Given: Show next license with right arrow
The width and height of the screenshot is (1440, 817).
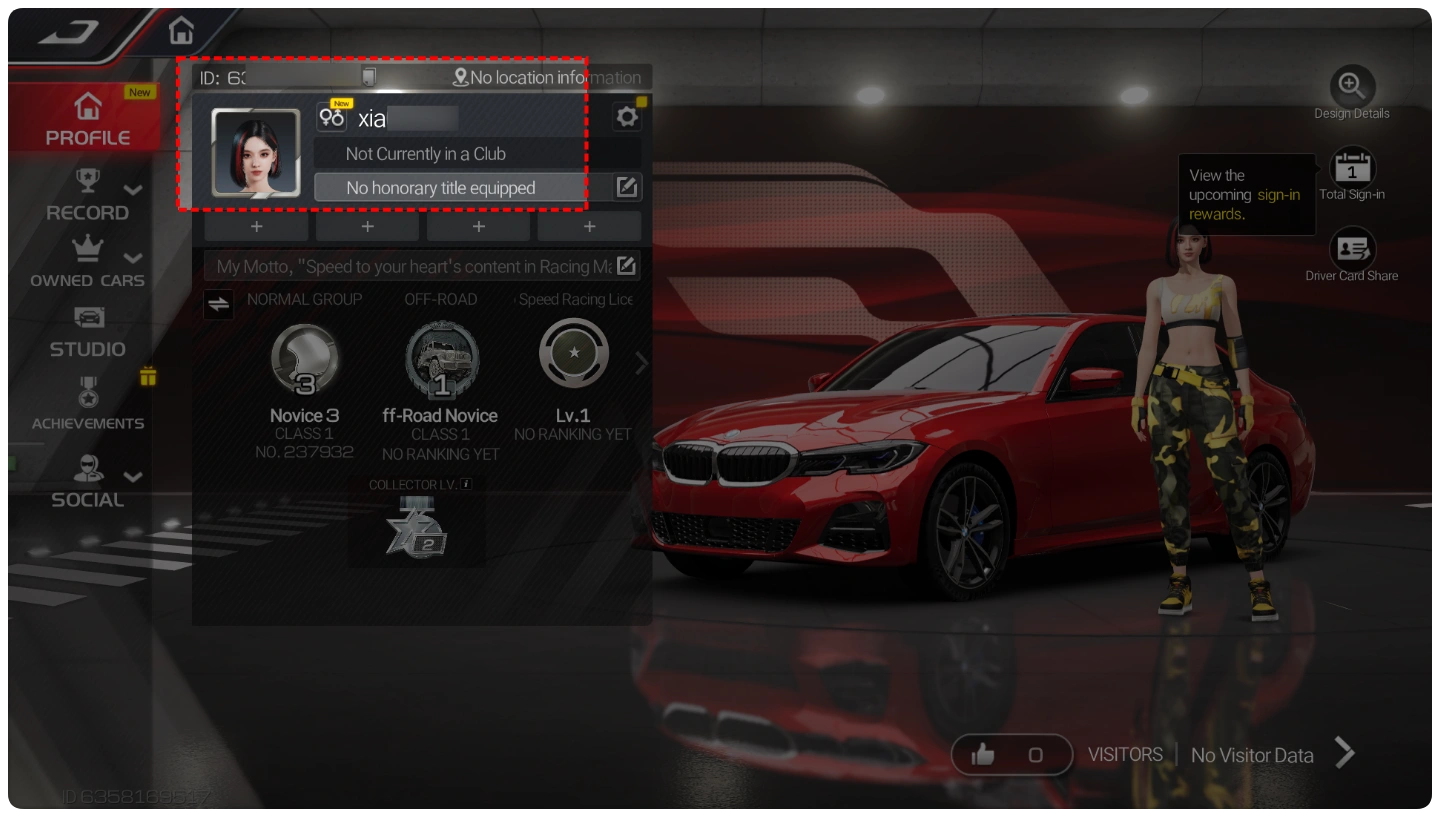Looking at the screenshot, I should pos(642,365).
